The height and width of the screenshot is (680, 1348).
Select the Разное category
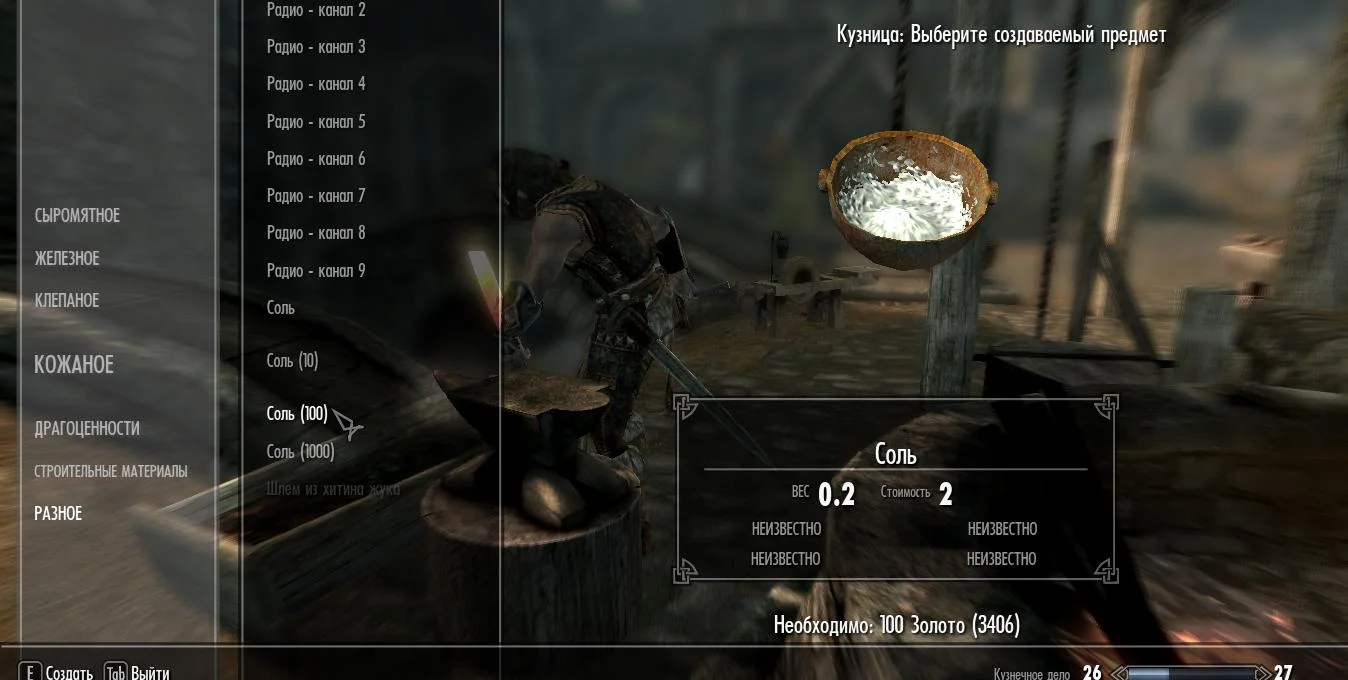tap(58, 514)
